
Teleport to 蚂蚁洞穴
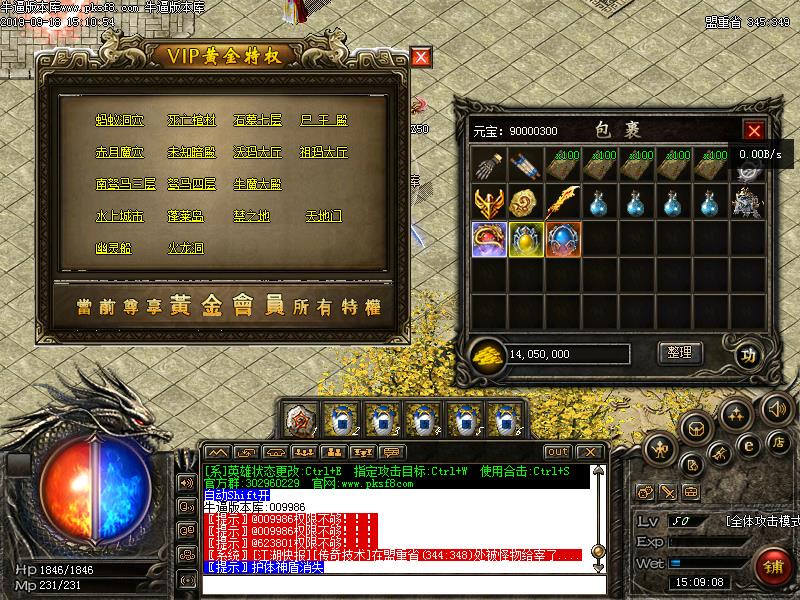click(x=120, y=121)
